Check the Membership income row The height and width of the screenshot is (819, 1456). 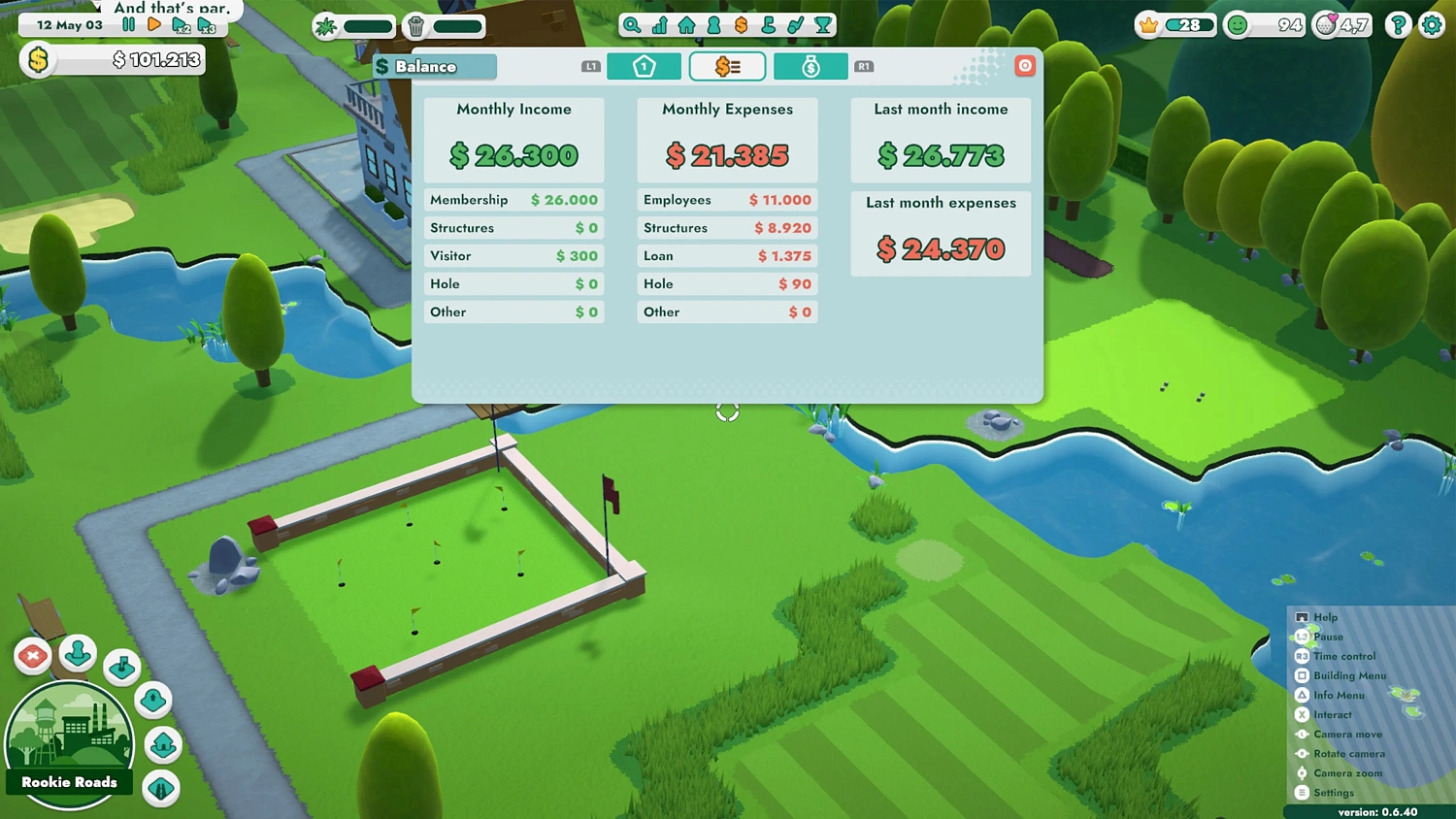tap(514, 200)
